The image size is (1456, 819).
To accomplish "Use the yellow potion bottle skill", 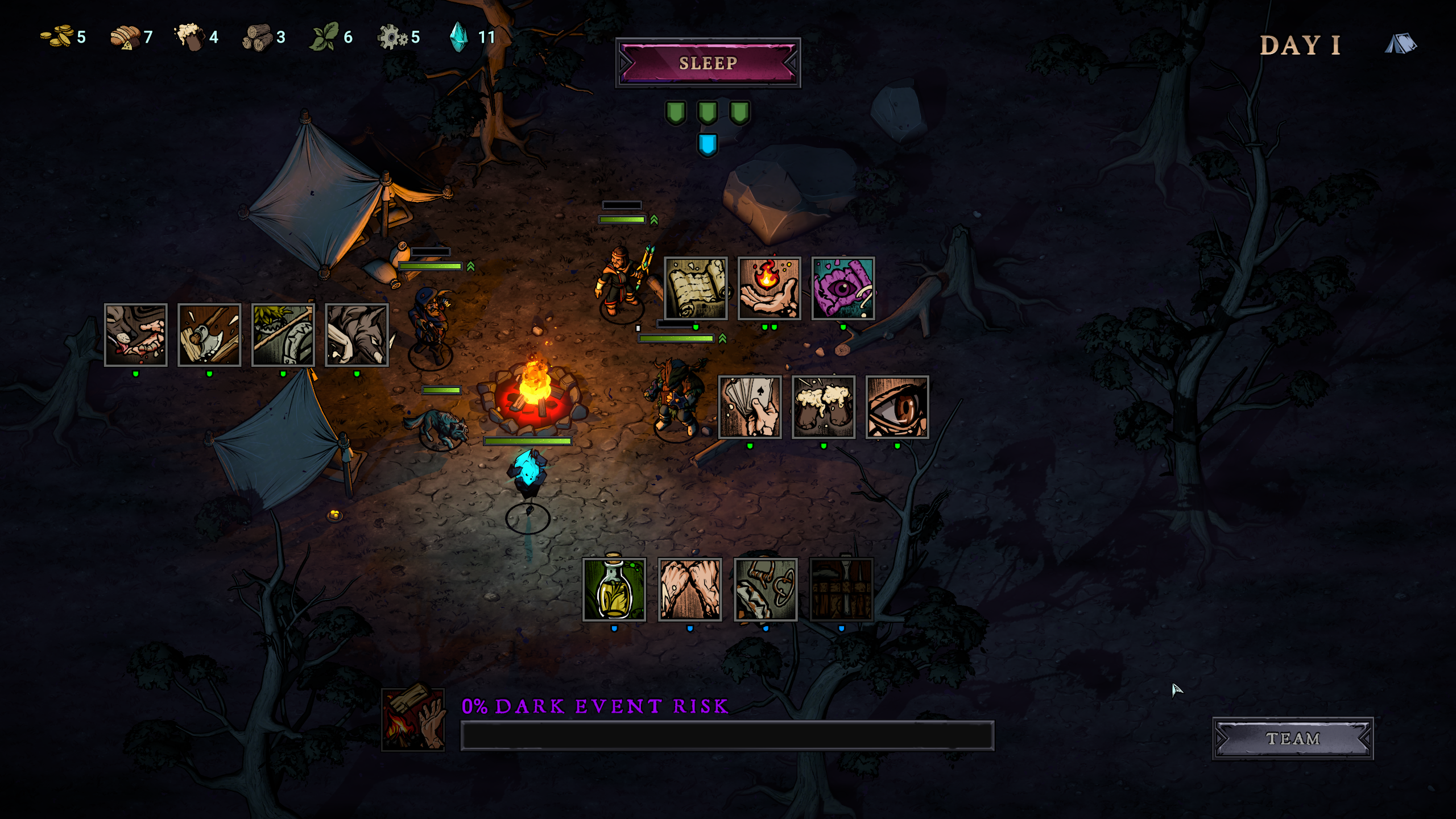I will tap(614, 589).
